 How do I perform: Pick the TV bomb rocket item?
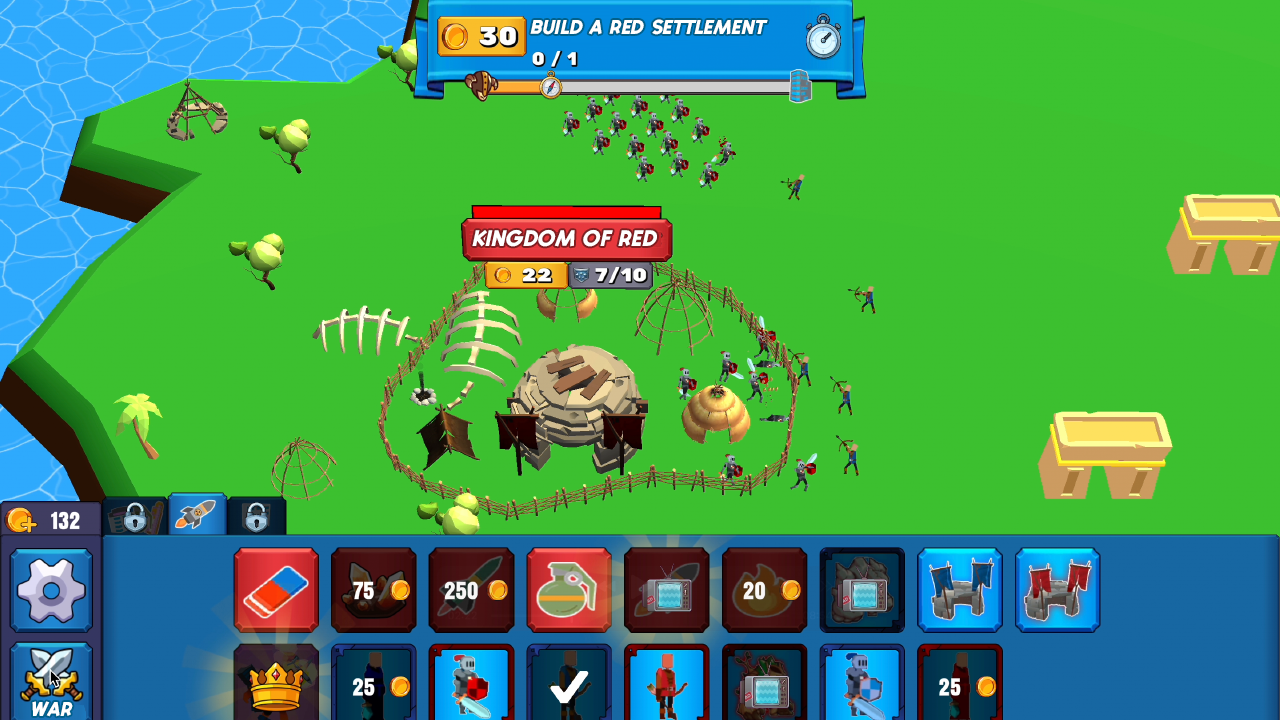(665, 590)
